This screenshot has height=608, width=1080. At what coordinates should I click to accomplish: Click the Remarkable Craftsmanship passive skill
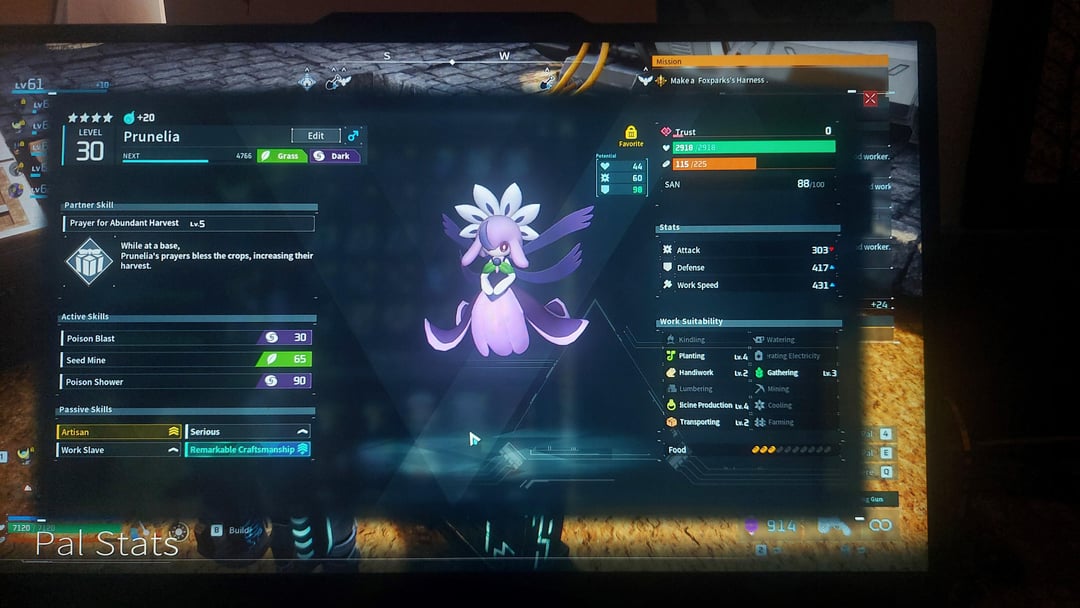point(248,450)
